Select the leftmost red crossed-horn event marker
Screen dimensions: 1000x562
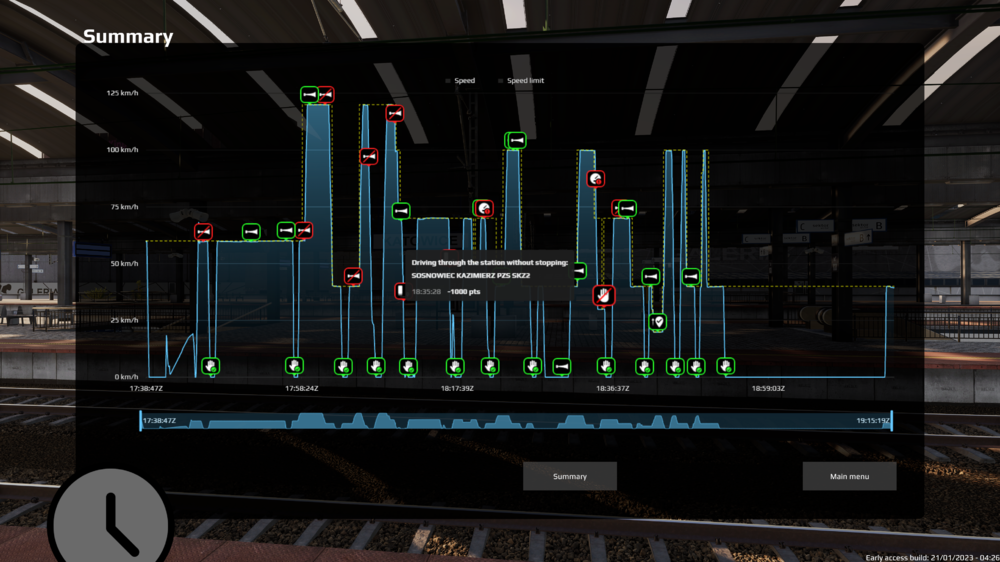point(204,232)
